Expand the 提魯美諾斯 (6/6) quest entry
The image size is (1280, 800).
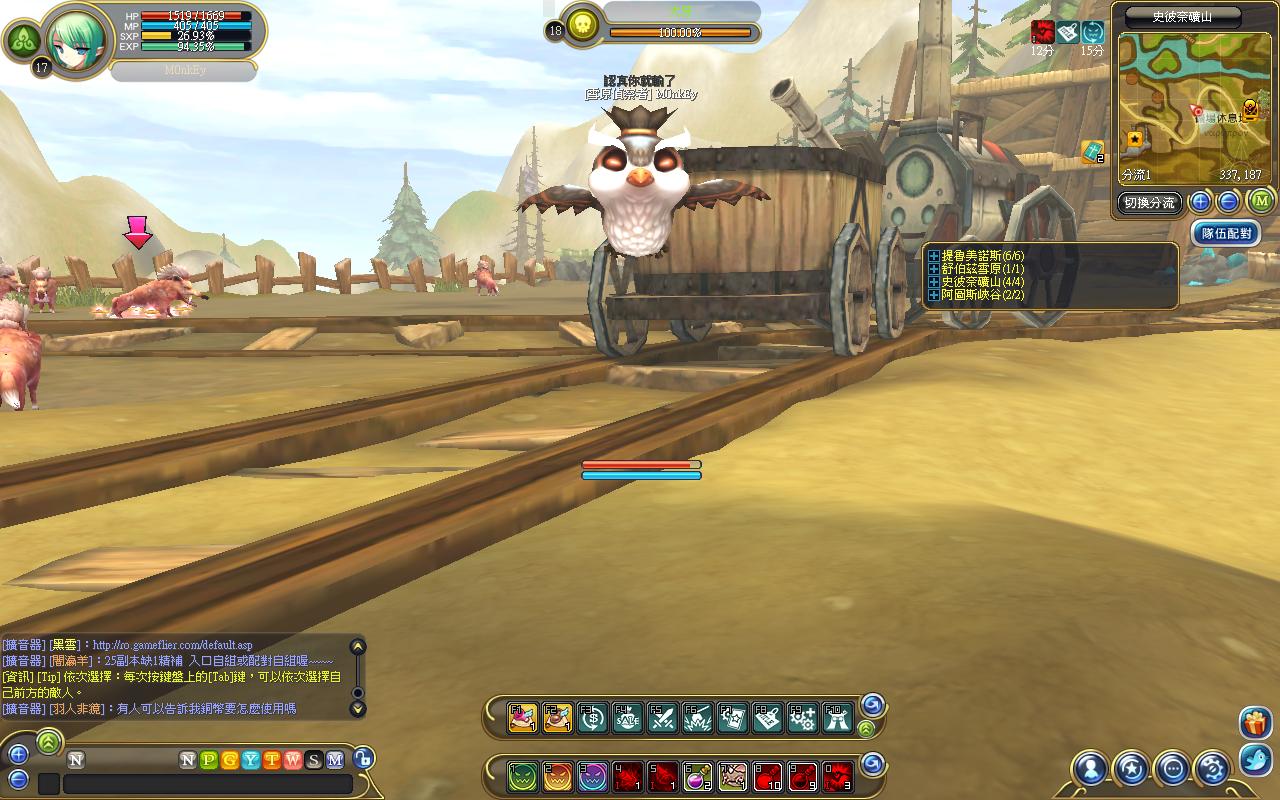tap(934, 256)
